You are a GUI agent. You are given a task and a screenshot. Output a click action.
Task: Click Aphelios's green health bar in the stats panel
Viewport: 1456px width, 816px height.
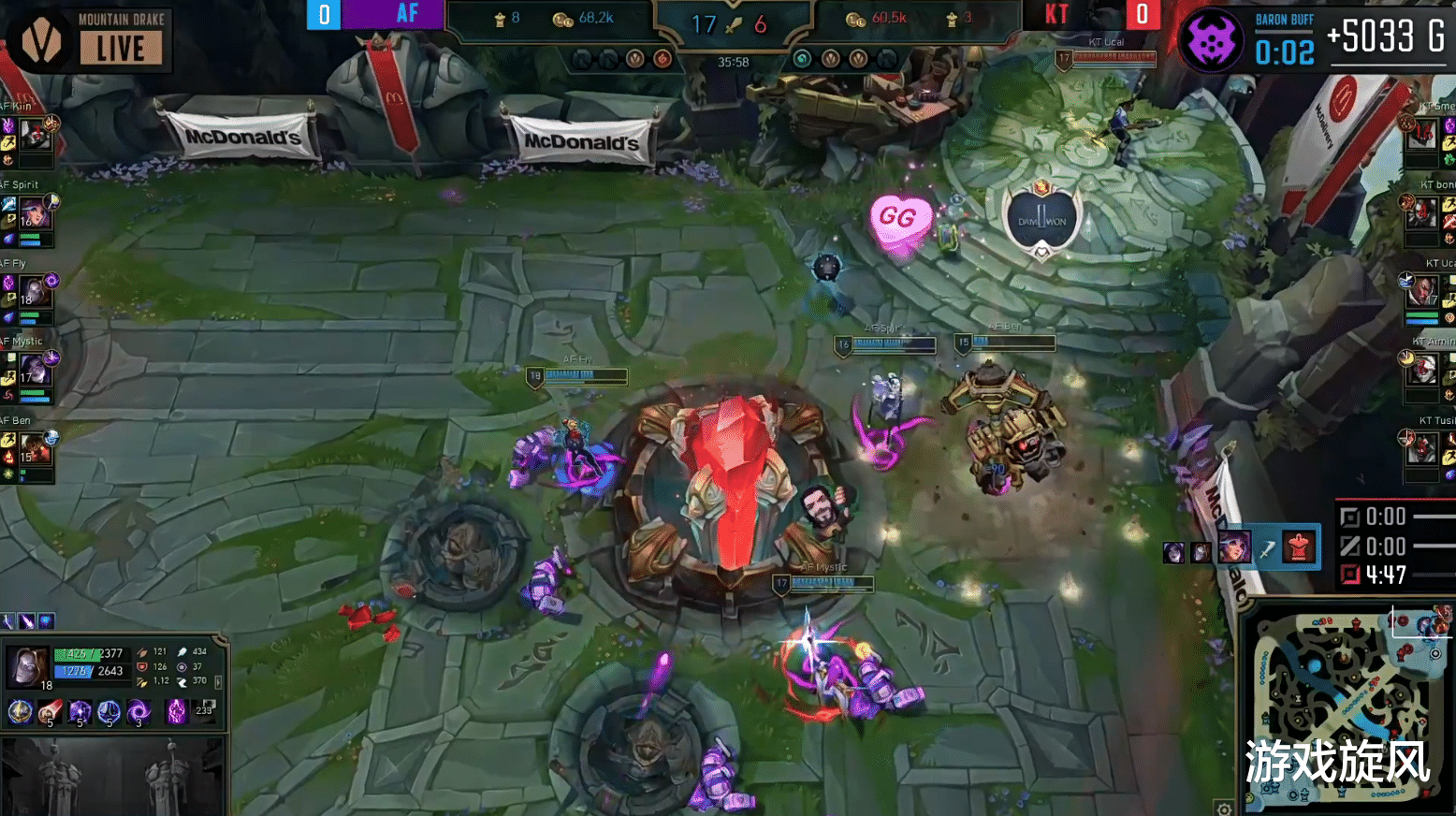click(78, 656)
